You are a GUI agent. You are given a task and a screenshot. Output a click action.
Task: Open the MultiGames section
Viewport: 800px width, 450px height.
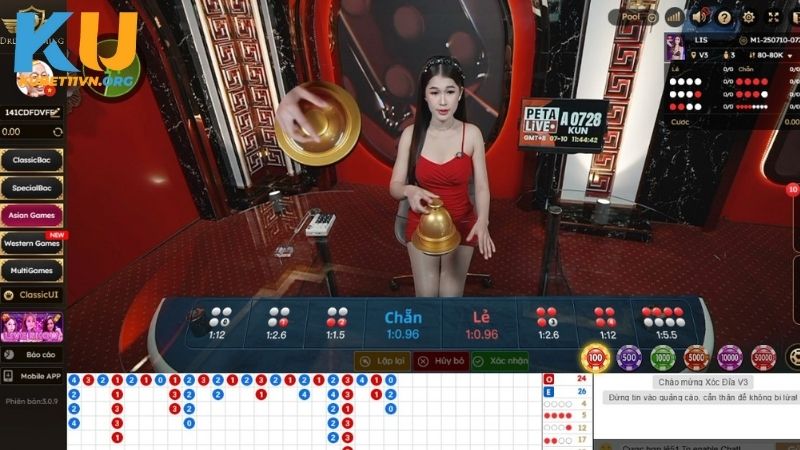pyautogui.click(x=32, y=270)
